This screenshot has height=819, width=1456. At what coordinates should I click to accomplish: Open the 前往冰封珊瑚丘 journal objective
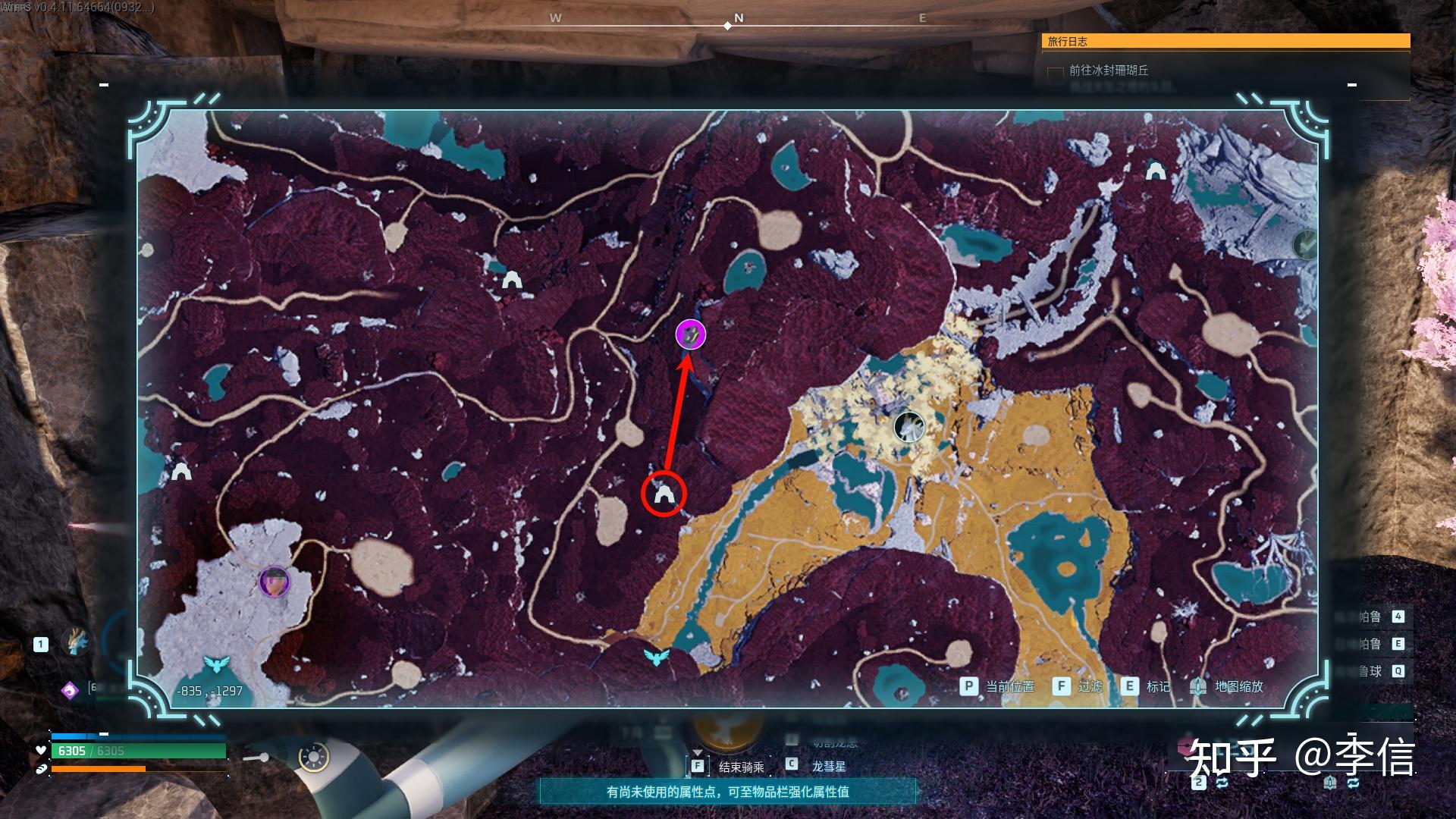point(1109,71)
